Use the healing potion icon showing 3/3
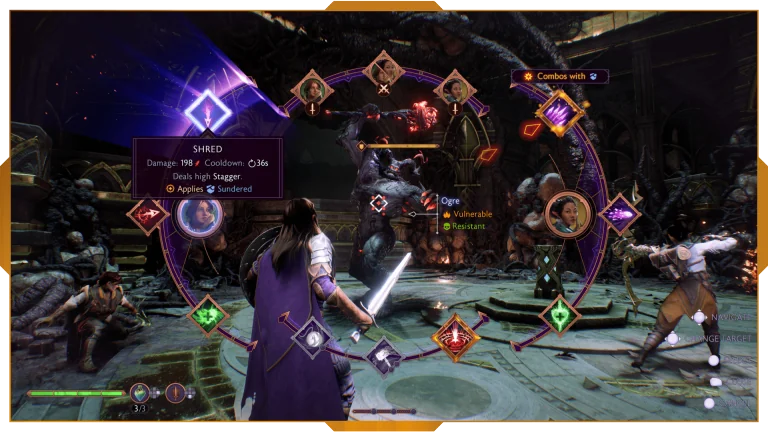 pos(141,393)
